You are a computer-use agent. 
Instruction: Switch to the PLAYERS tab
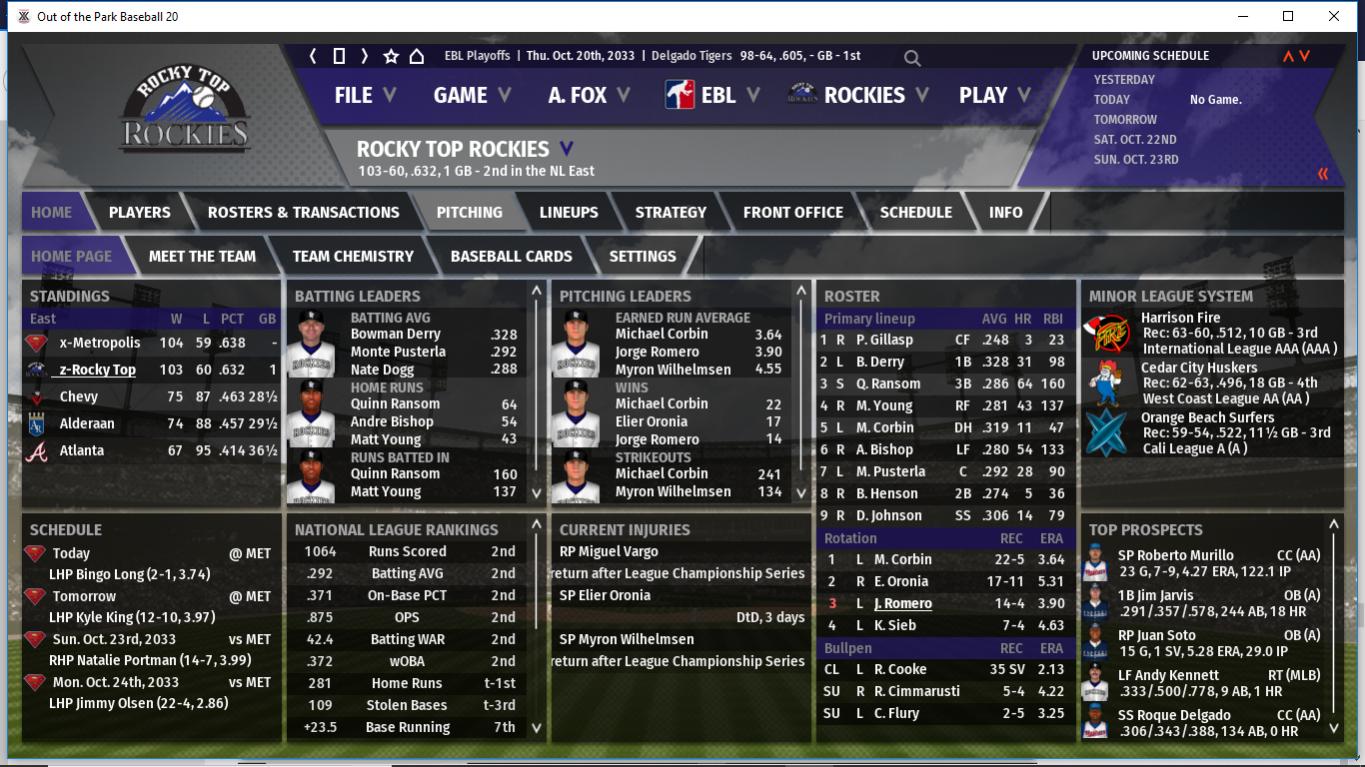coord(139,212)
